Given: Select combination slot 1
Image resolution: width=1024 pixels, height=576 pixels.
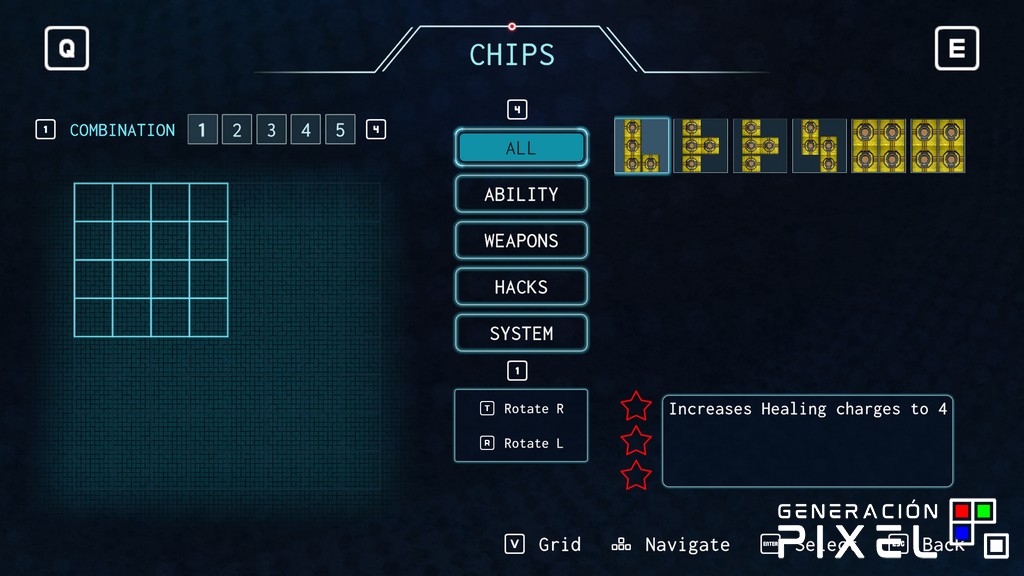Looking at the screenshot, I should [202, 130].
